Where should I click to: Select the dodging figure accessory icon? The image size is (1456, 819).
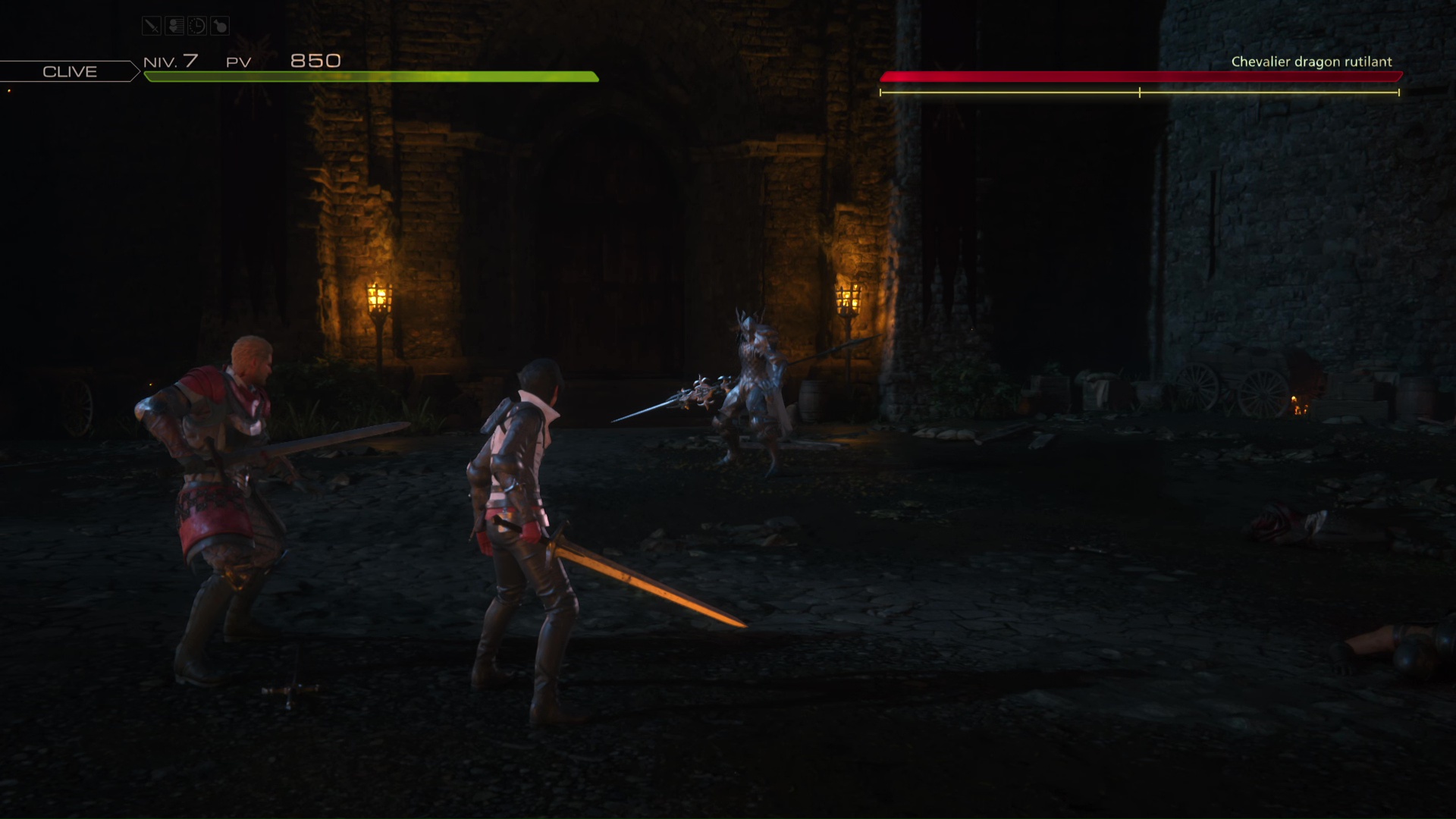coord(174,27)
